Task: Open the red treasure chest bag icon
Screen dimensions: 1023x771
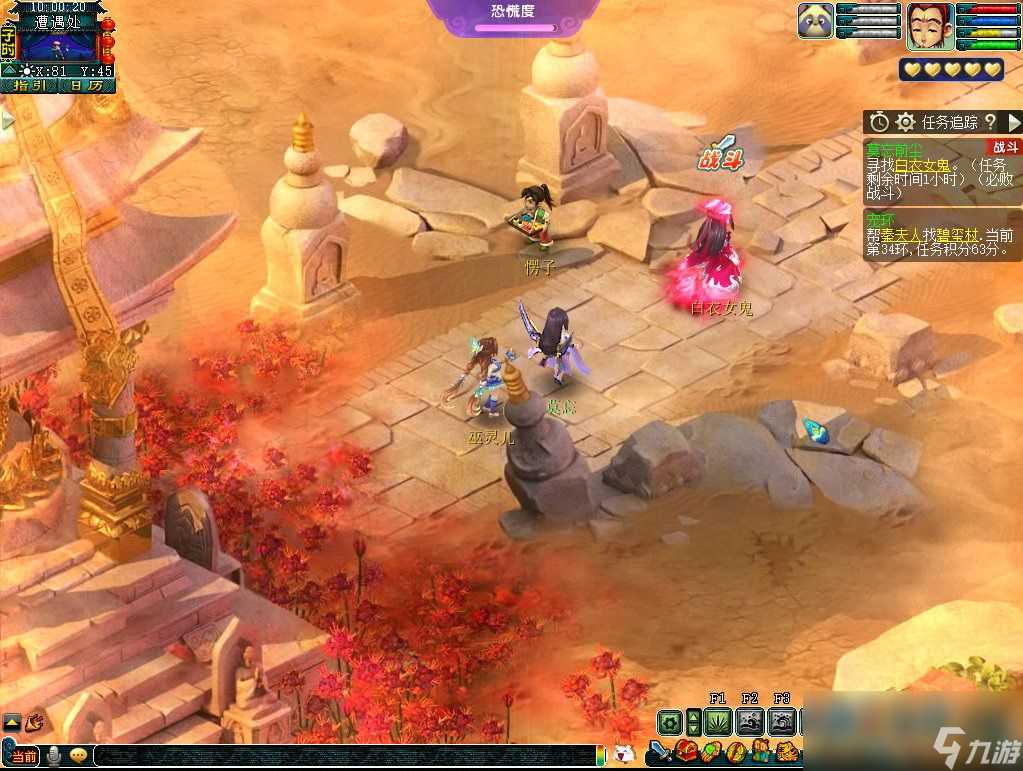Action: 686,751
